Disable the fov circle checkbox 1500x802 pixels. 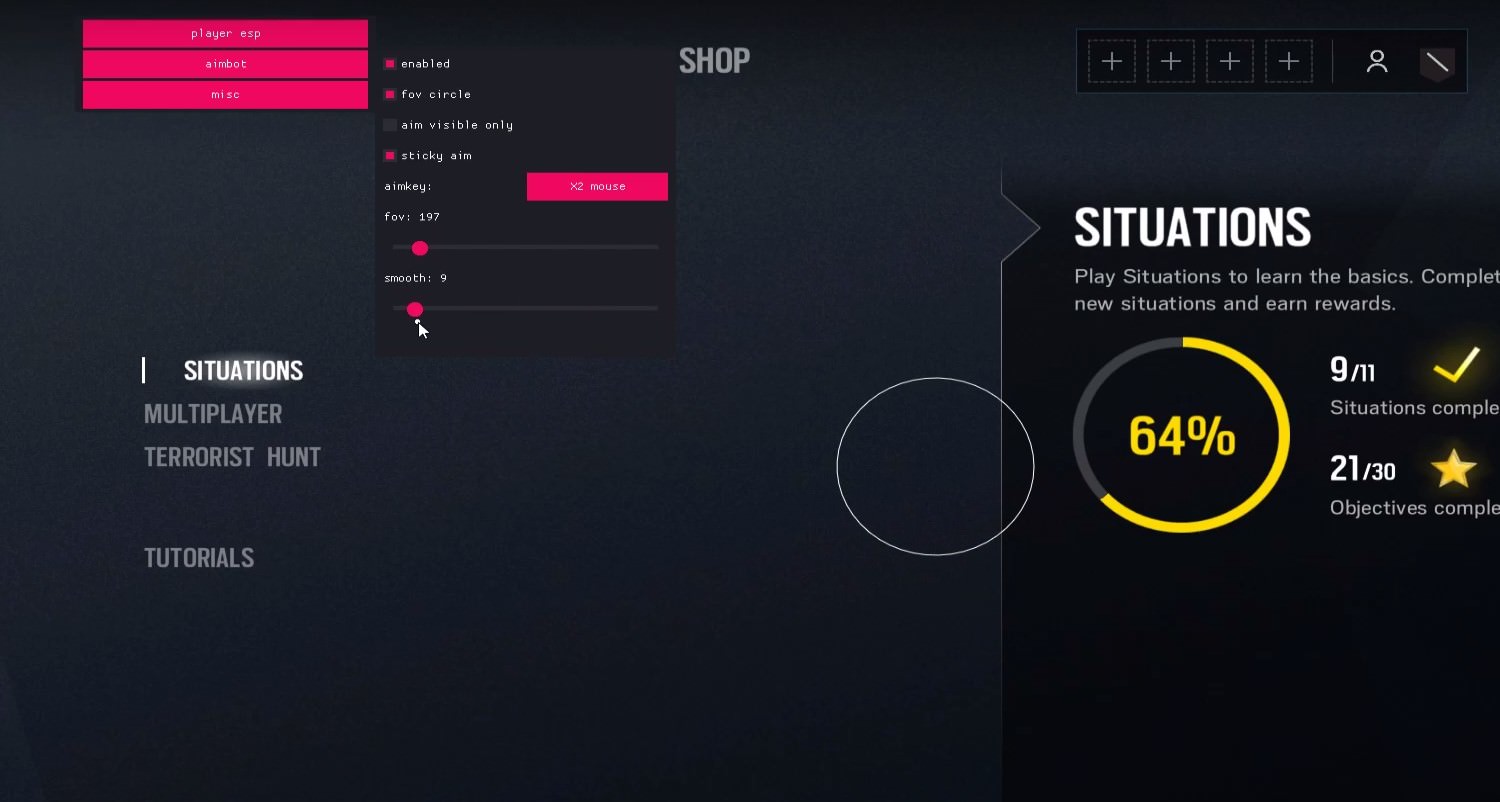(x=389, y=93)
